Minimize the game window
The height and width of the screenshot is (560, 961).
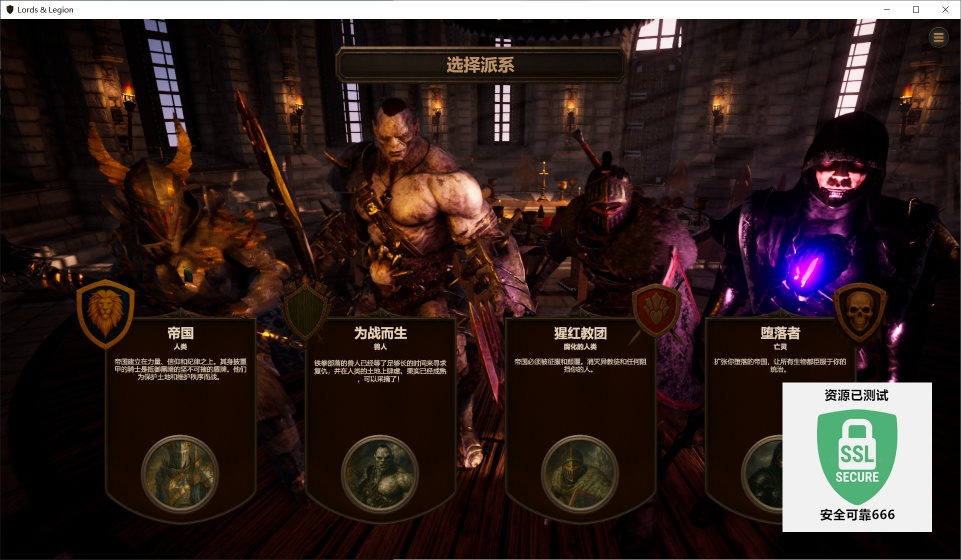[888, 10]
